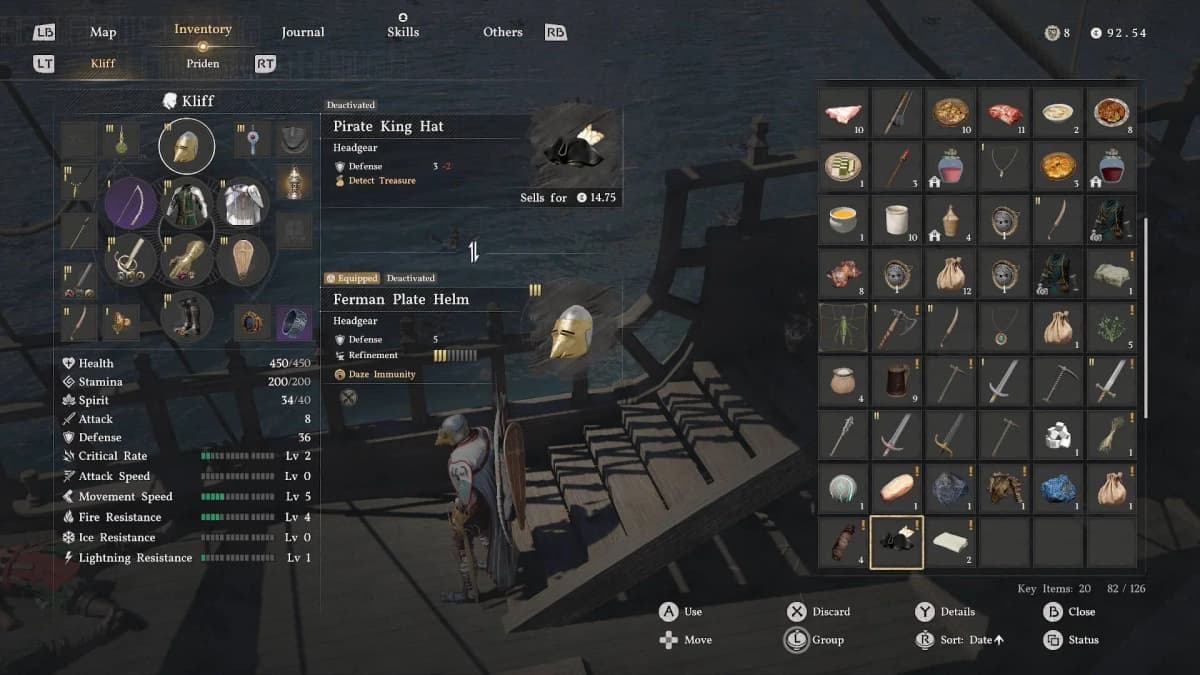
Task: Pick the wooden tankard inventory item
Action: (896, 380)
